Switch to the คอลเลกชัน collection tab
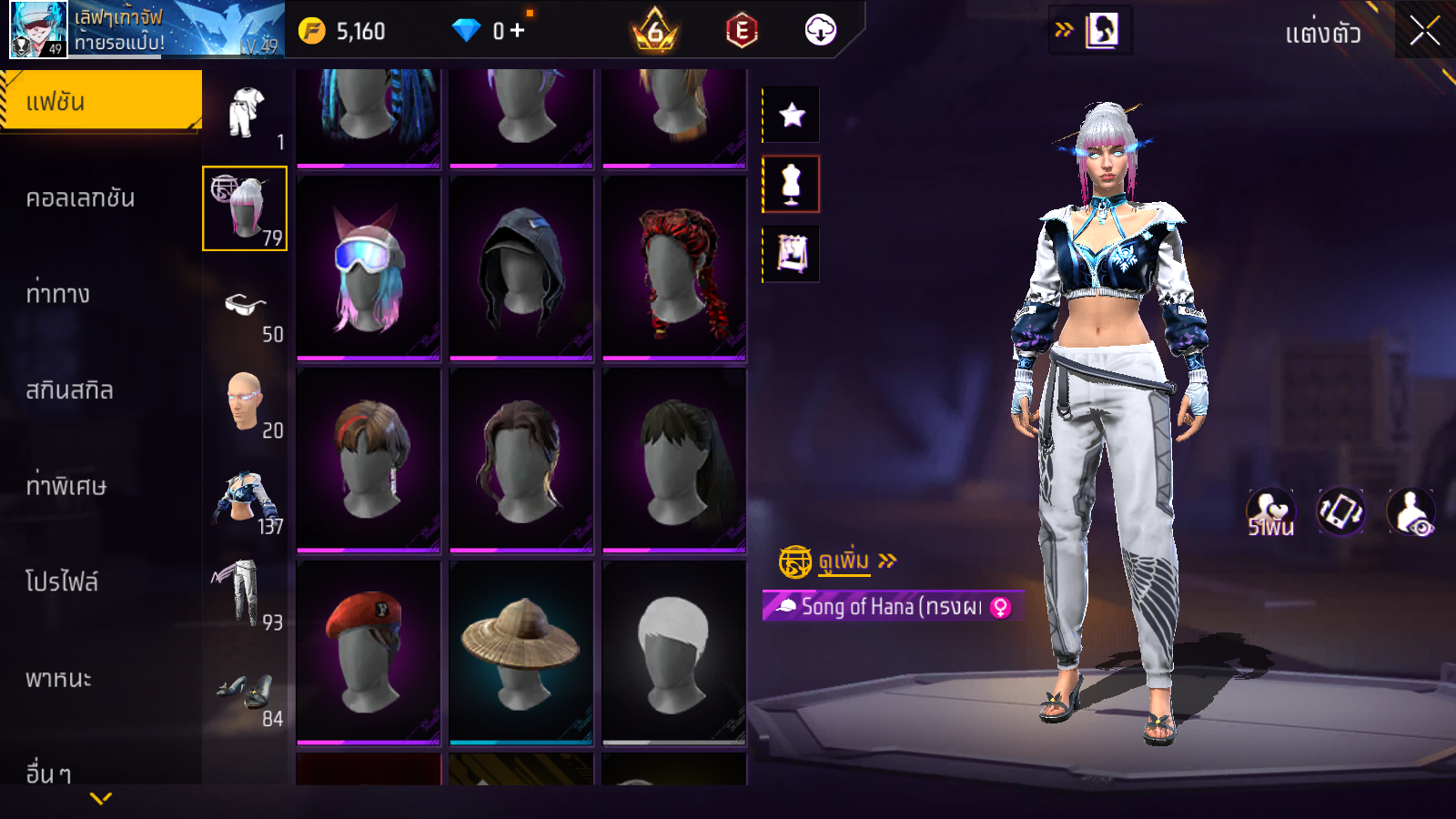 coord(80,198)
